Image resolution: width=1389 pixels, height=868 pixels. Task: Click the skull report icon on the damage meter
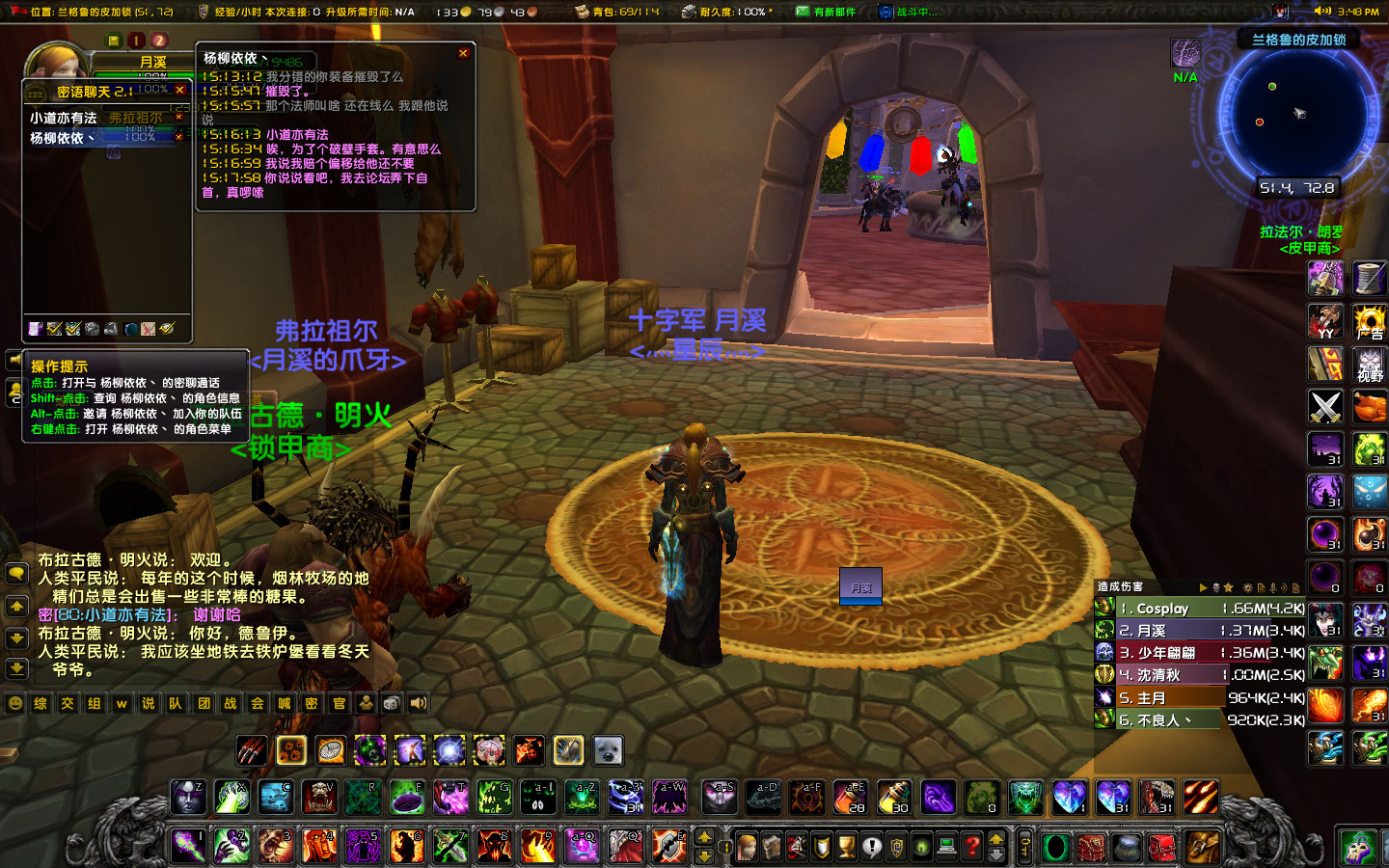(1216, 586)
